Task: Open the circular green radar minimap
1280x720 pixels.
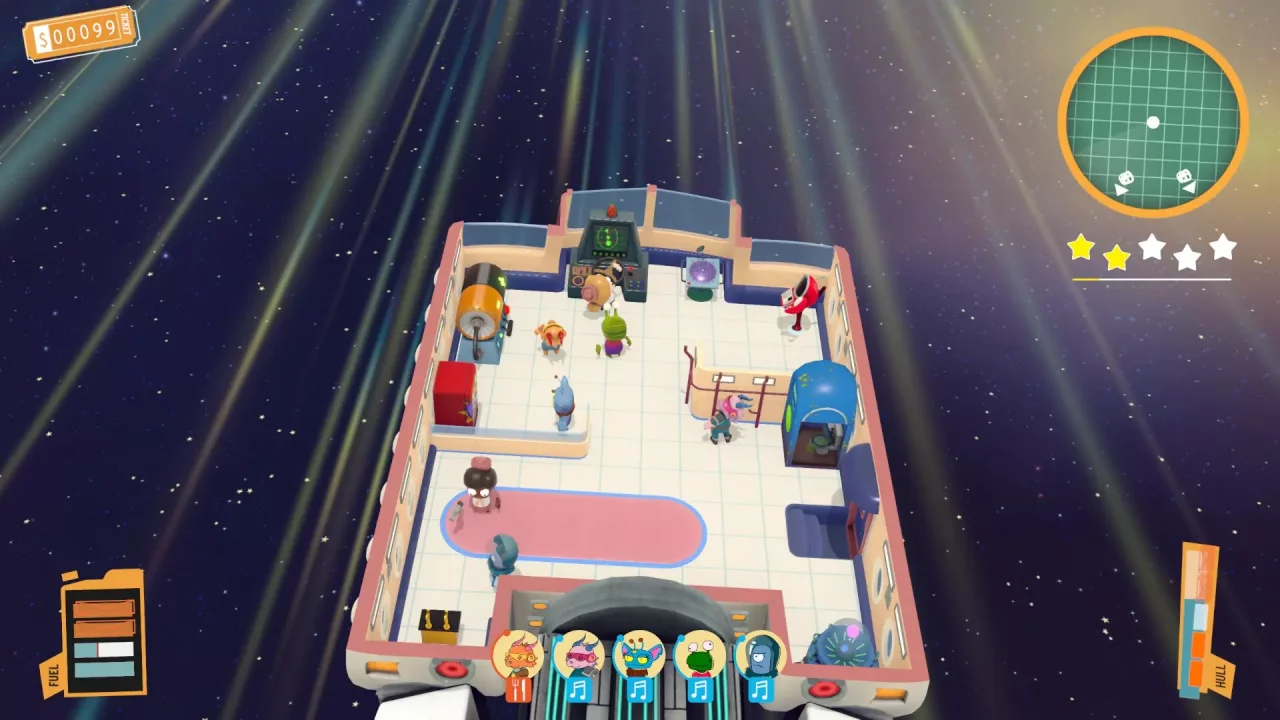Action: pyautogui.click(x=1152, y=122)
